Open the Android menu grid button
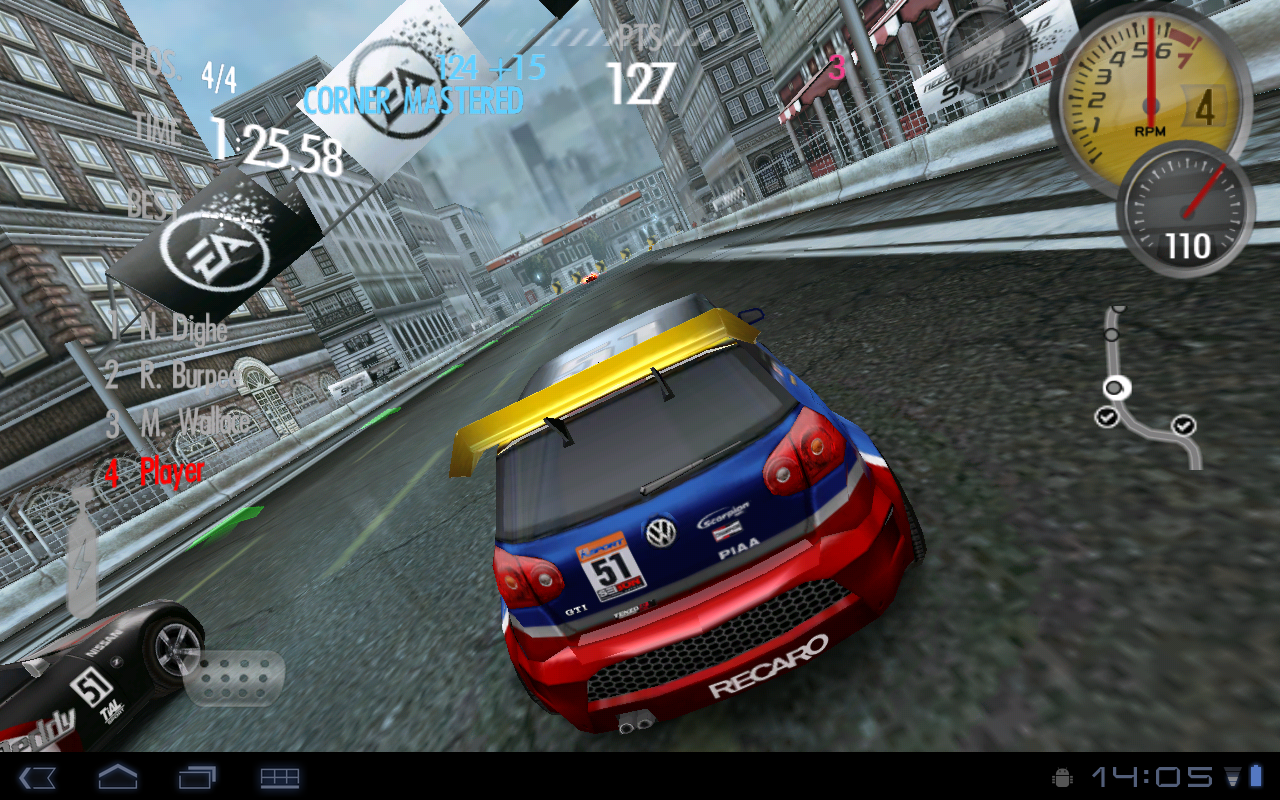 pos(280,777)
